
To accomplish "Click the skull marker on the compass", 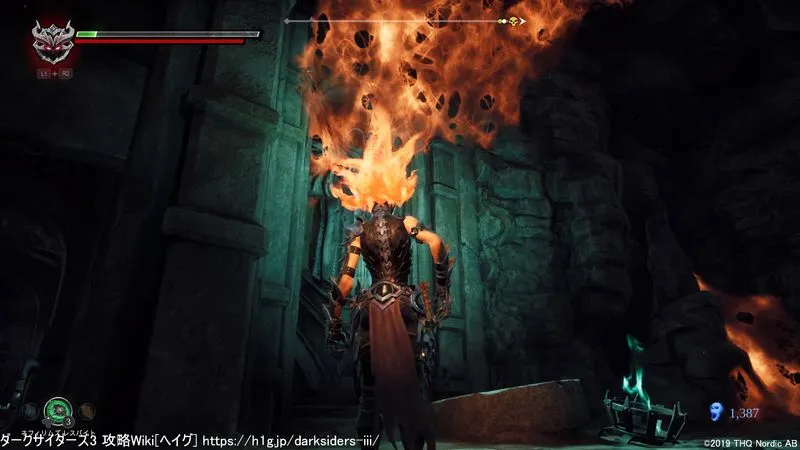I will tap(515, 20).
